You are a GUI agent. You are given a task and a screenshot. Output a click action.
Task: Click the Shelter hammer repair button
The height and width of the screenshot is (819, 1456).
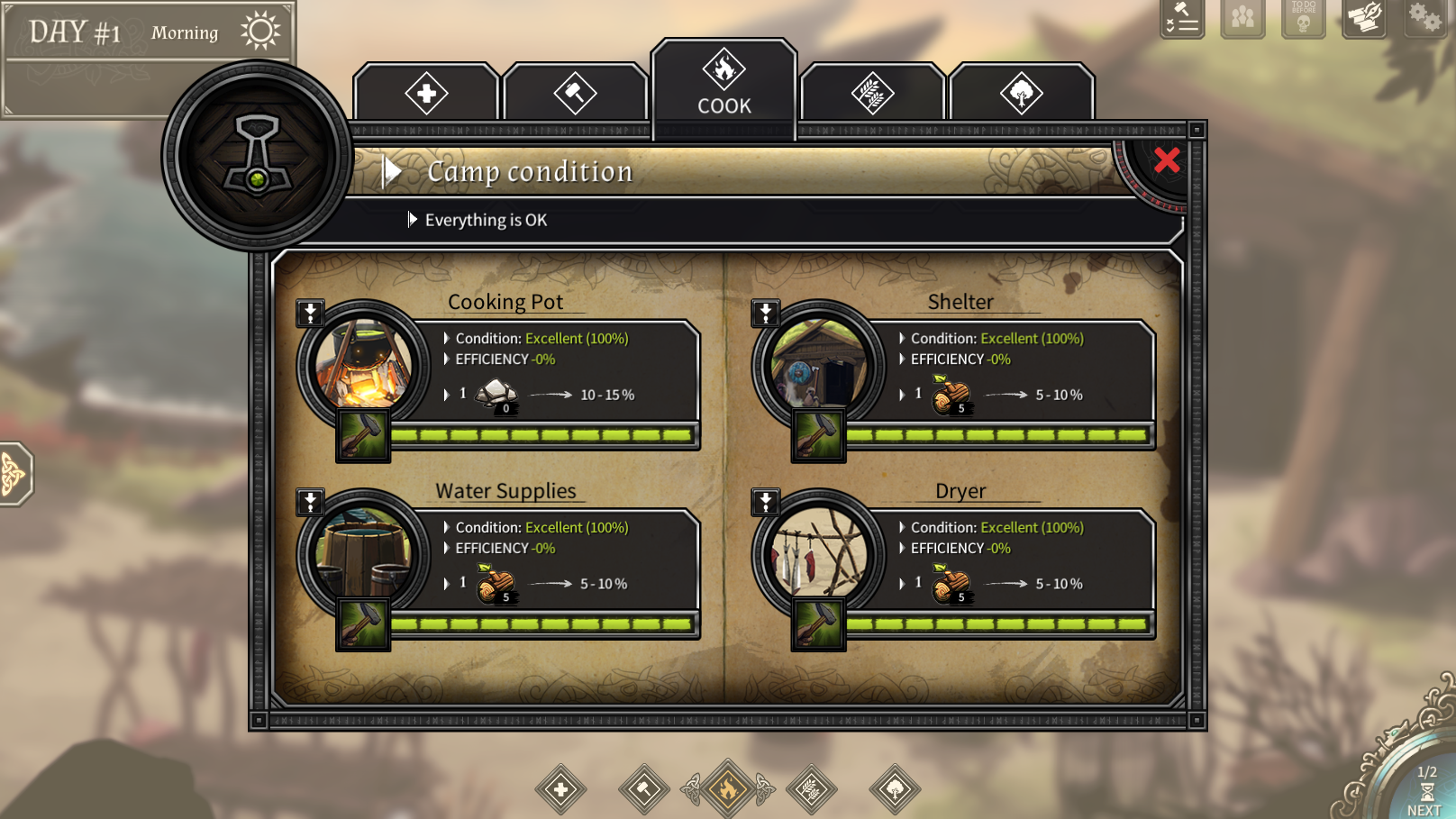coord(818,435)
